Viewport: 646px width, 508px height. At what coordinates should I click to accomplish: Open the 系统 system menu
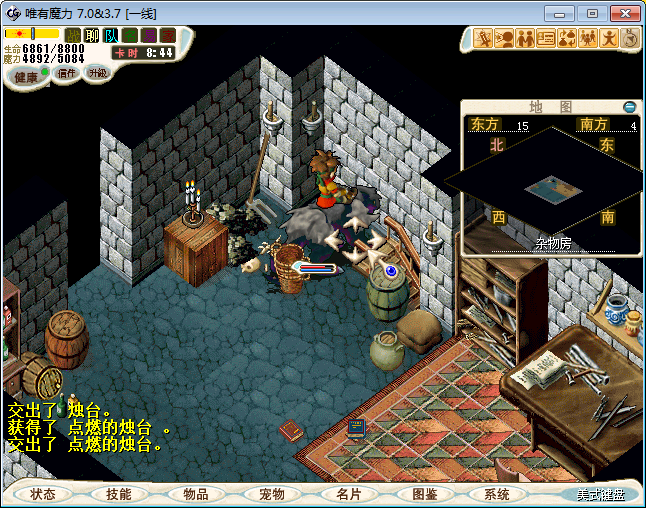pos(497,494)
